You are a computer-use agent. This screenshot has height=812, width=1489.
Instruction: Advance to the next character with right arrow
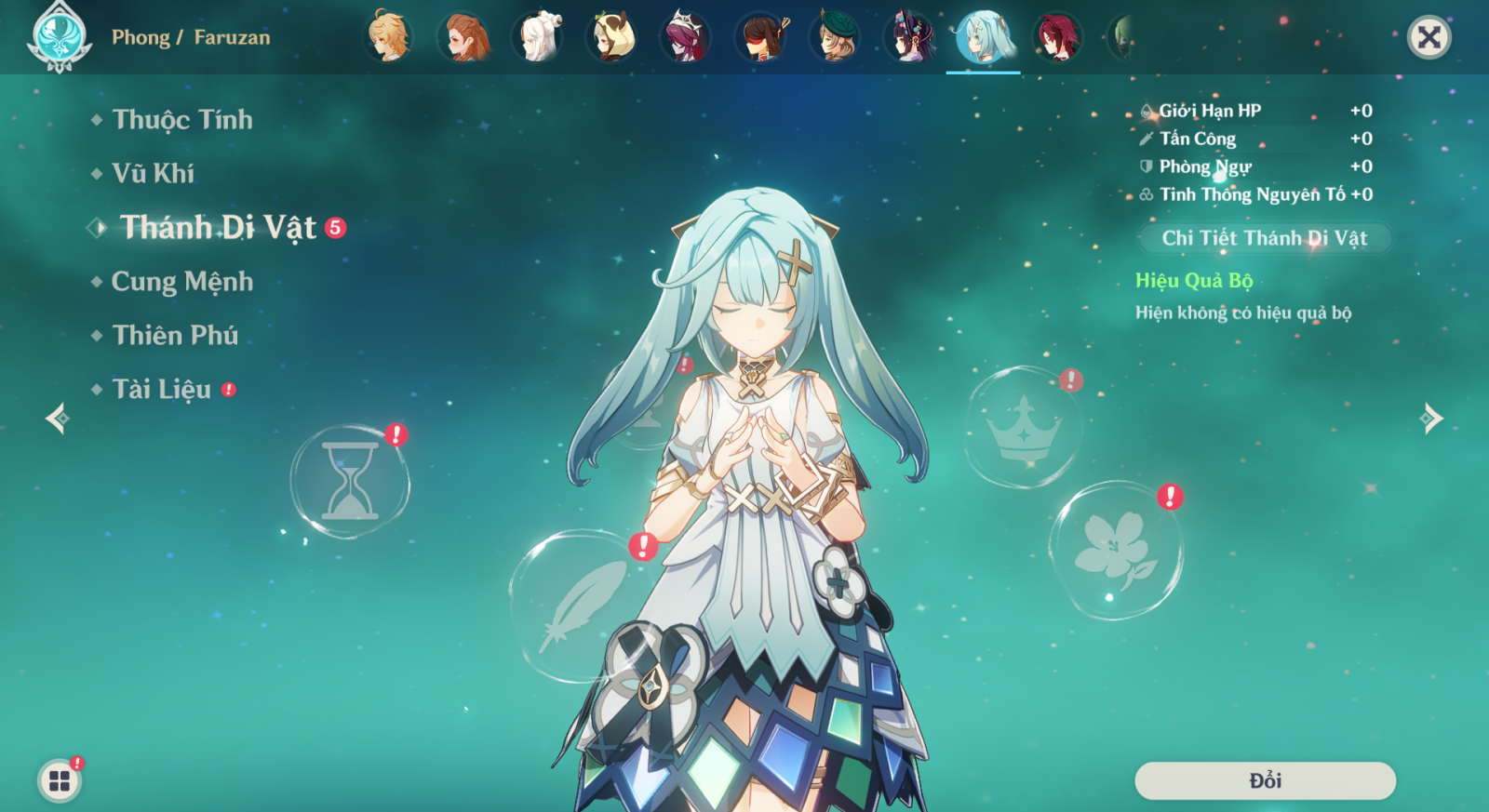point(1431,419)
